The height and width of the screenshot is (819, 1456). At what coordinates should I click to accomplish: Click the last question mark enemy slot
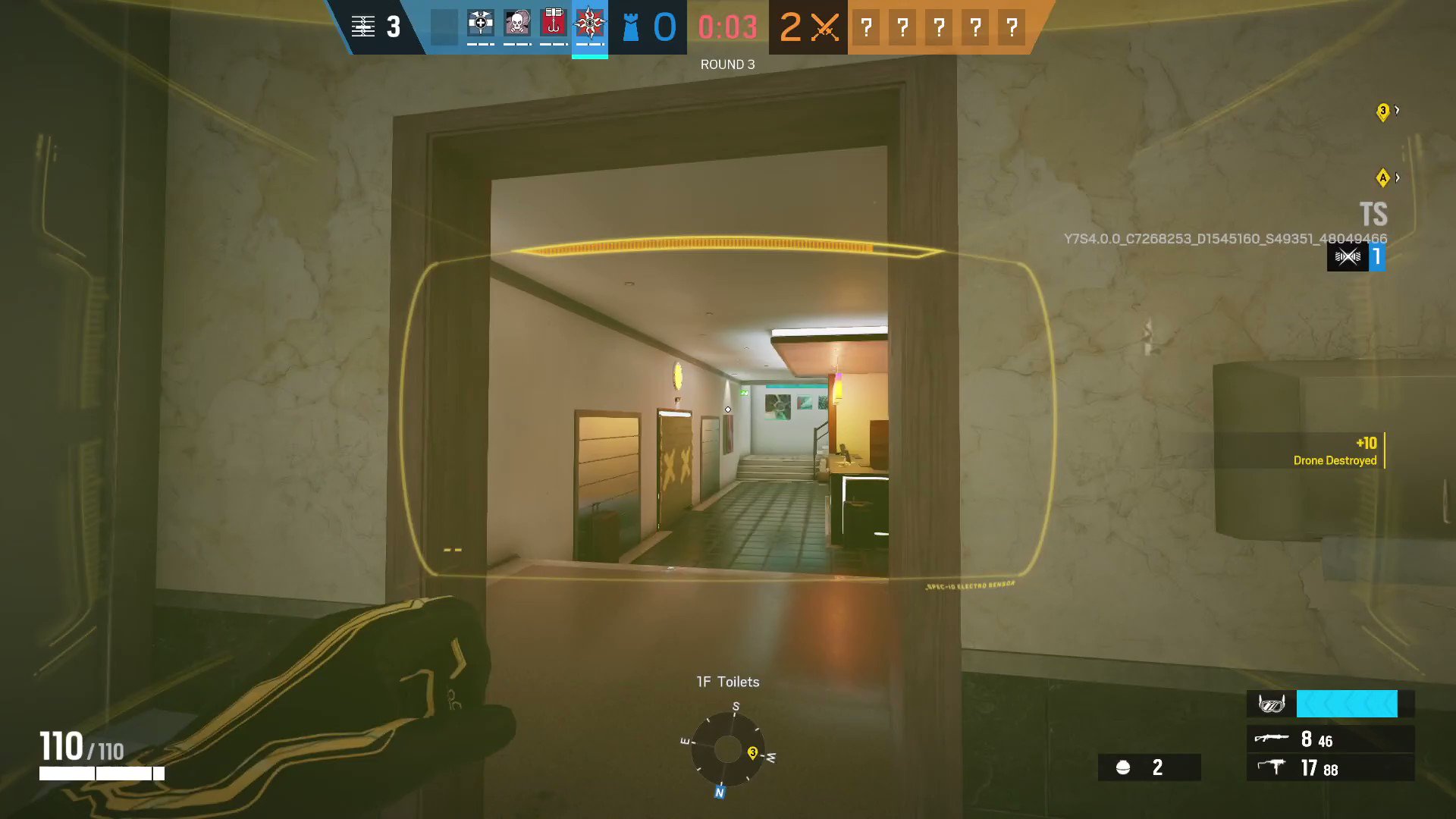[1011, 27]
